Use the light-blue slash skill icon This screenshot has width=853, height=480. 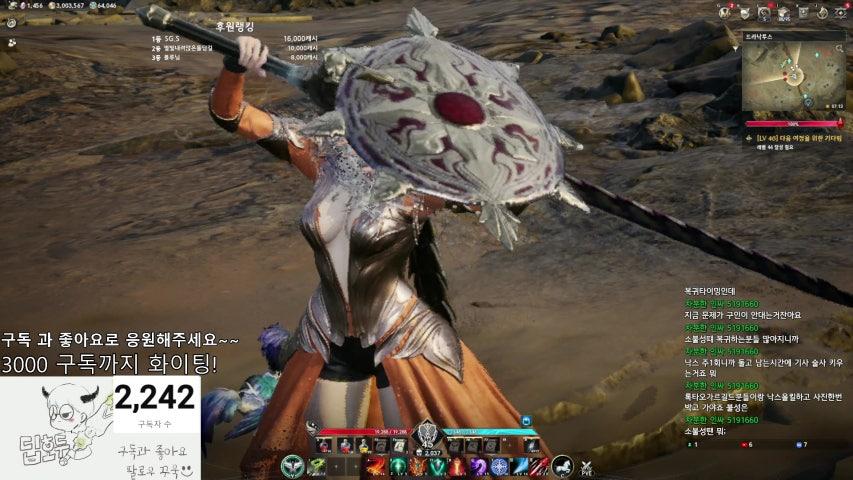pyautogui.click(x=518, y=466)
